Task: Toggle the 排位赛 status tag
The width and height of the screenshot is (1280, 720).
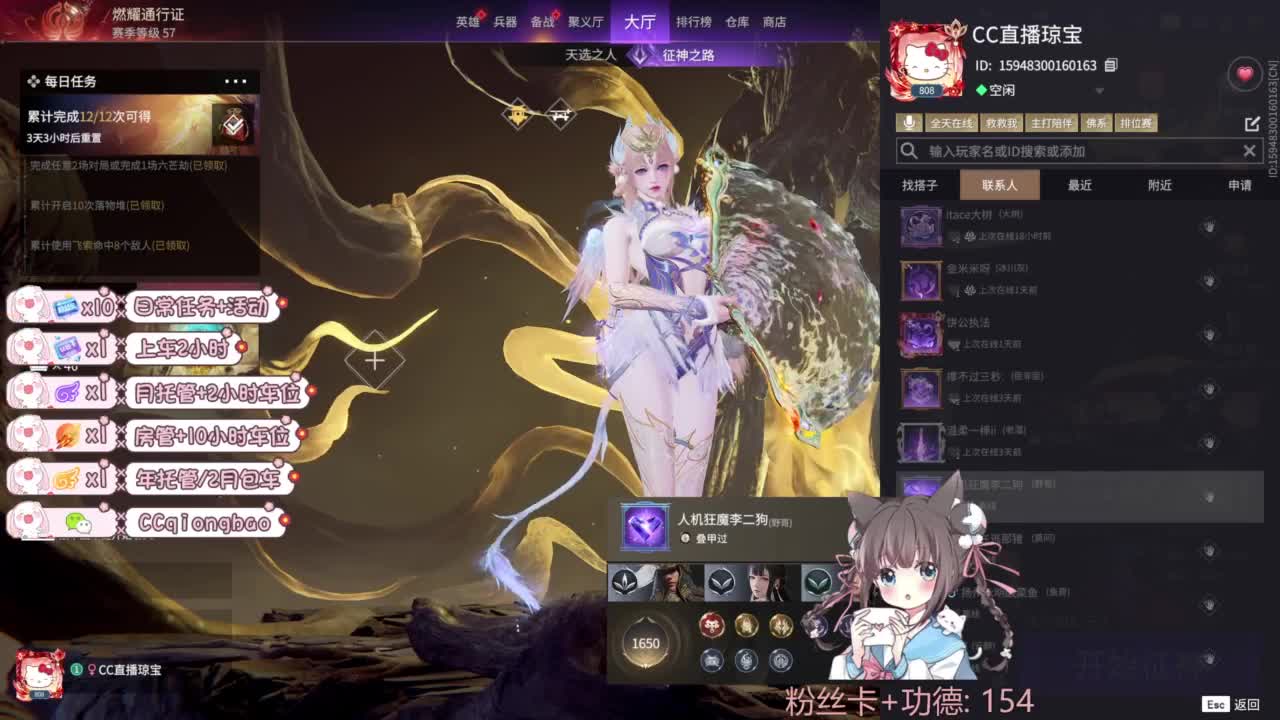Action: point(1137,122)
